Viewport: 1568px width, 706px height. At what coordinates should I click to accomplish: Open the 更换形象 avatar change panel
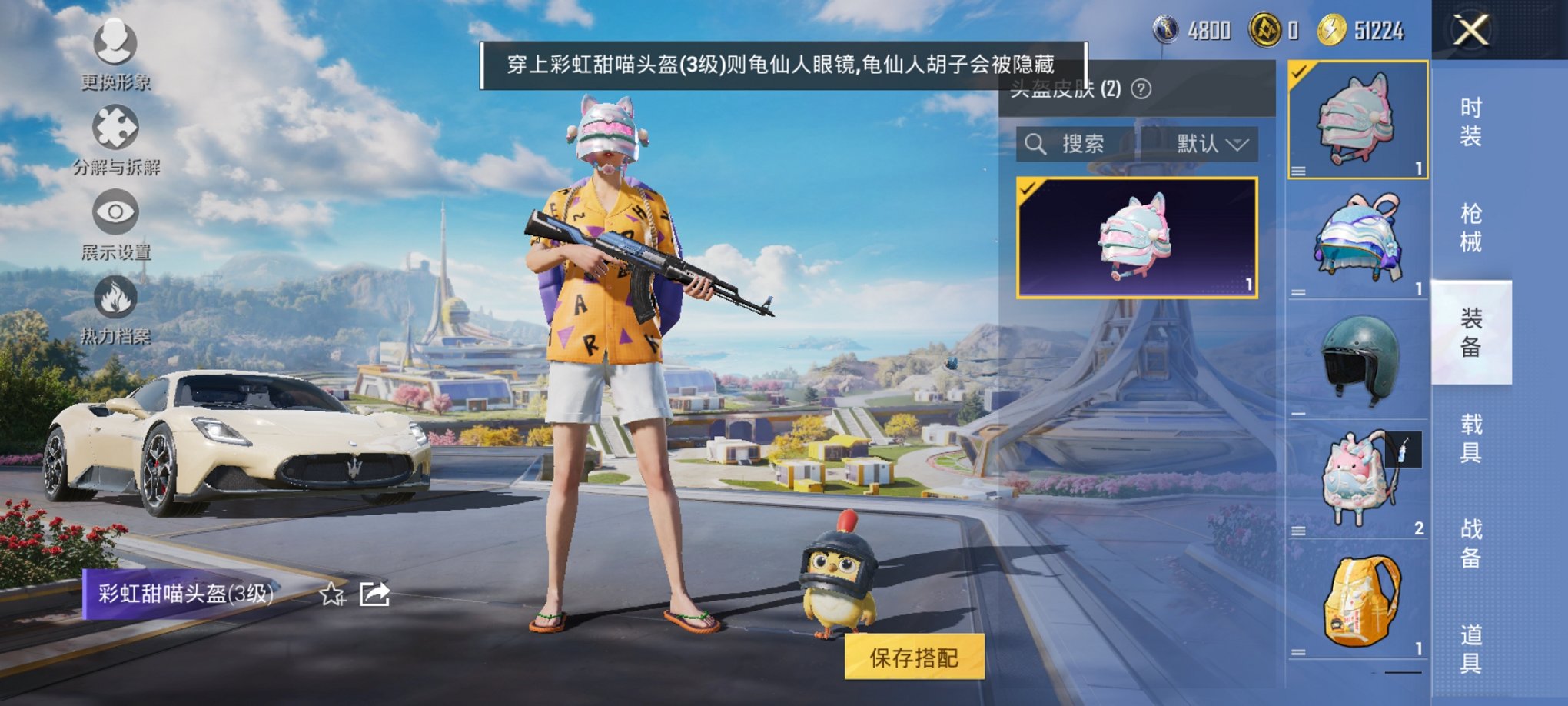click(114, 42)
